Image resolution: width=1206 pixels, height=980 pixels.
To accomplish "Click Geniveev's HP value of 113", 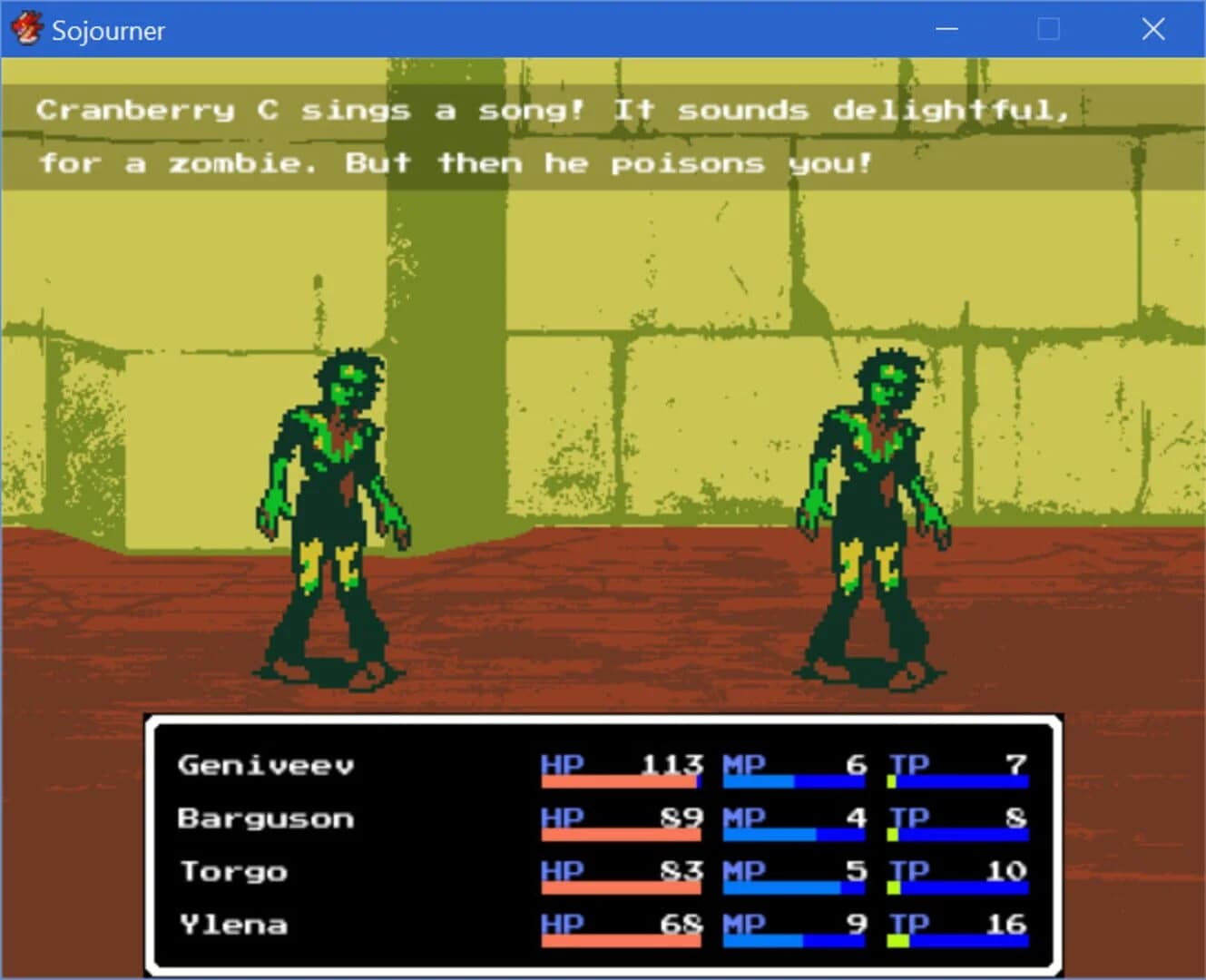I will [672, 765].
